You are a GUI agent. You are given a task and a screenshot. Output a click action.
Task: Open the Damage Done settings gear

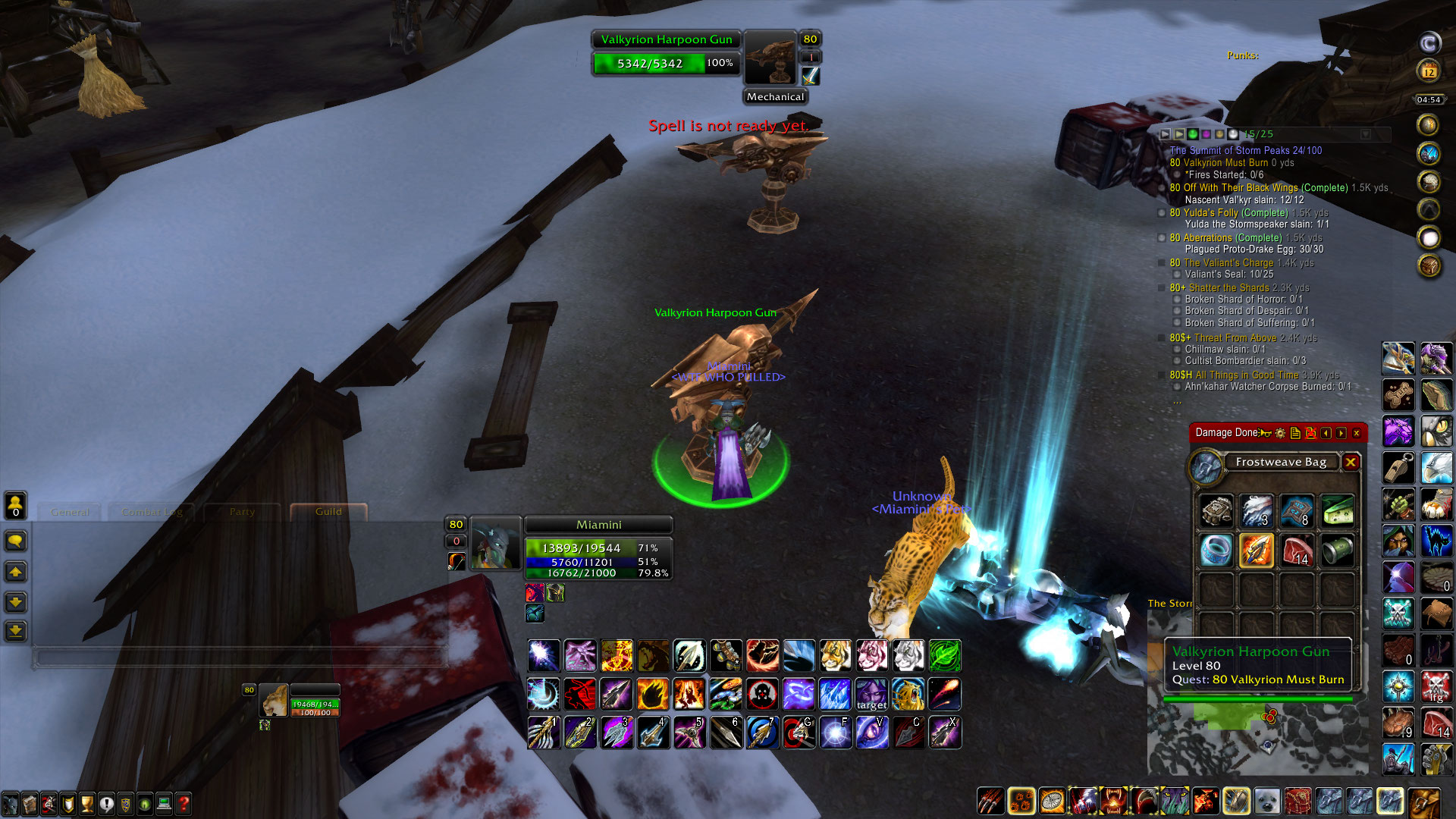(1280, 433)
